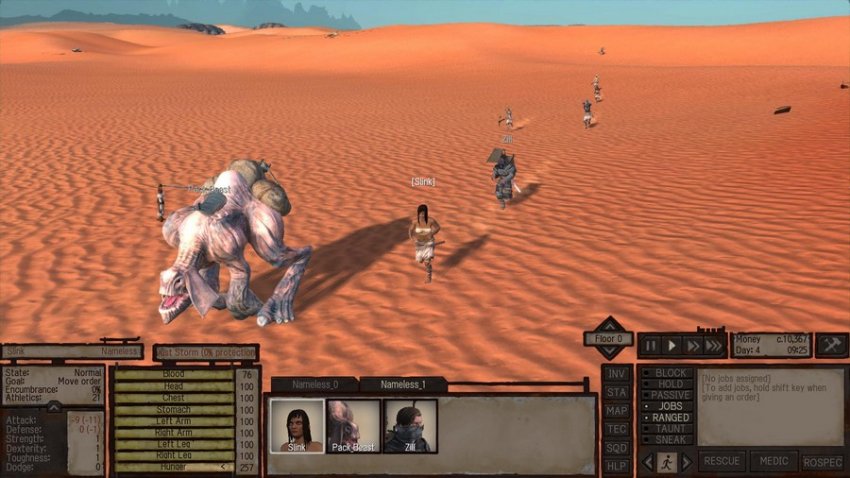Switch to the Nameless_0 squad tab

click(314, 384)
